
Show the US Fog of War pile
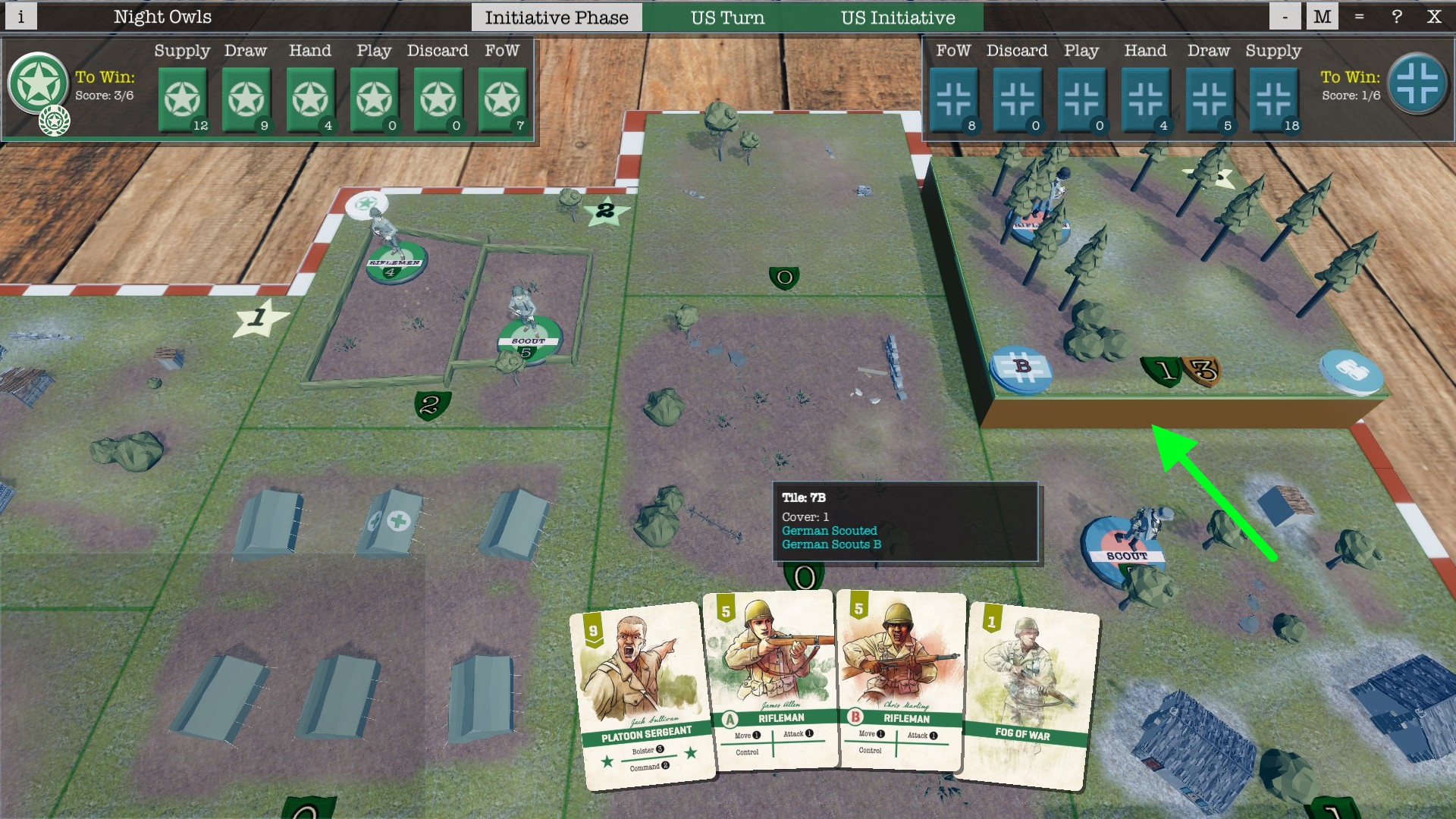[502, 99]
